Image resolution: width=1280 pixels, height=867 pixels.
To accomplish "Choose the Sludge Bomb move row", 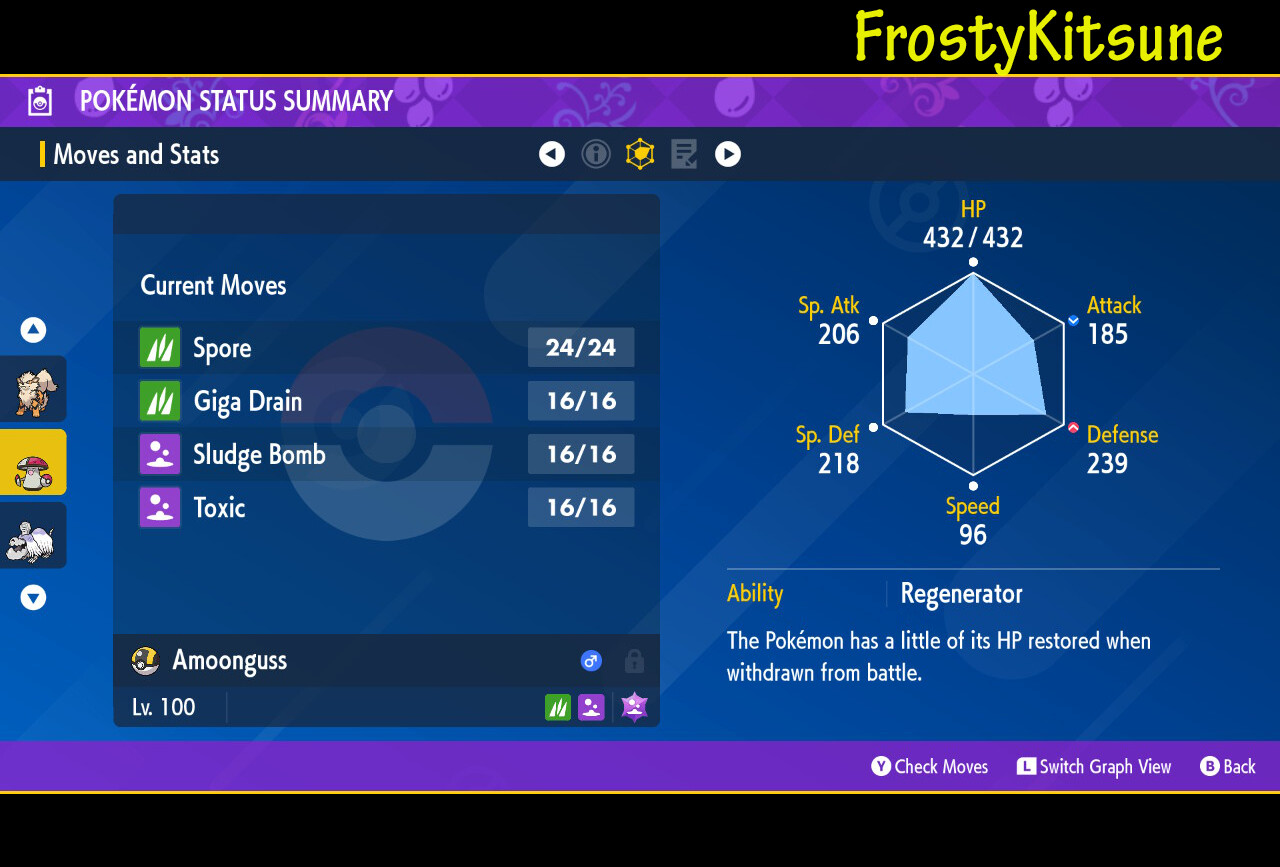I will (x=386, y=454).
